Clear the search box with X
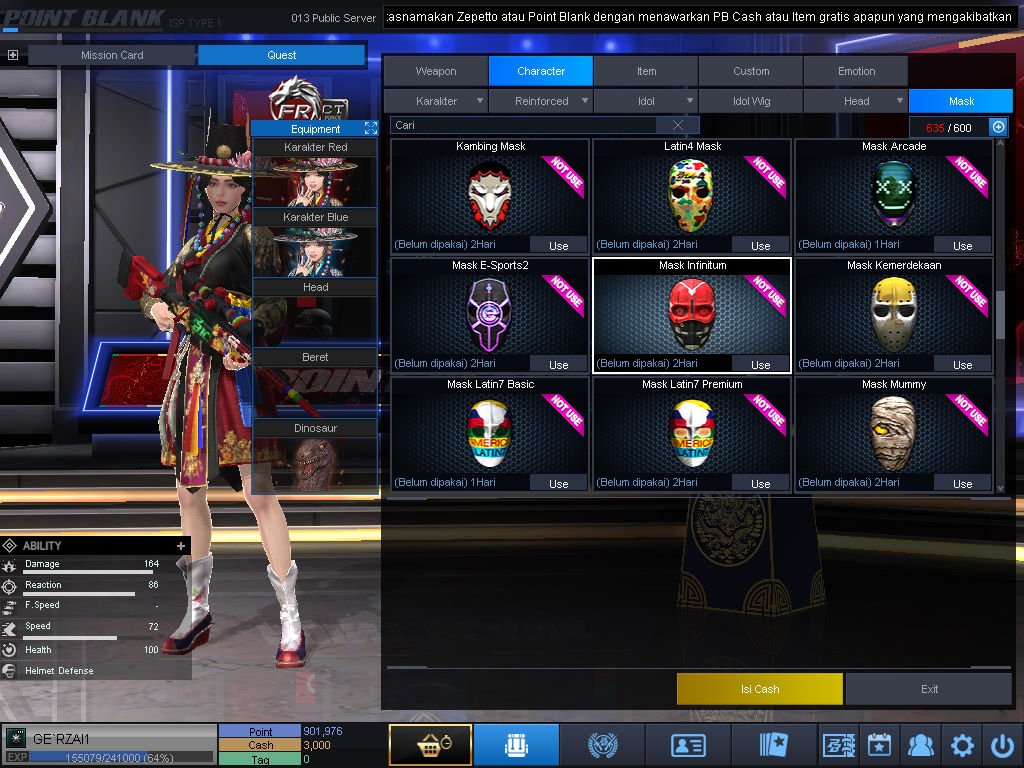The height and width of the screenshot is (768, 1024). 678,125
